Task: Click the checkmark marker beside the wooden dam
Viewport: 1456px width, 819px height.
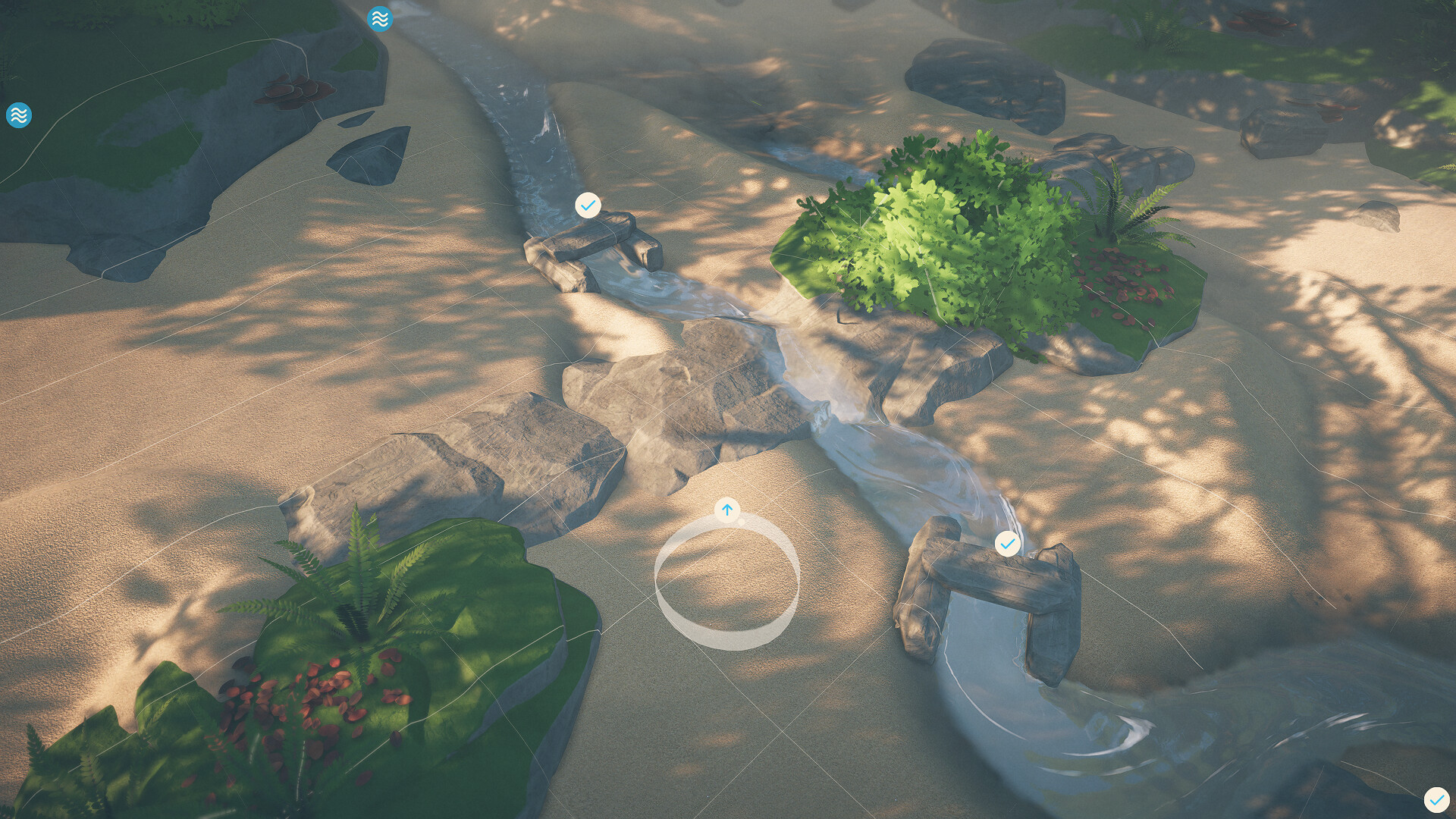Action: (x=1008, y=543)
